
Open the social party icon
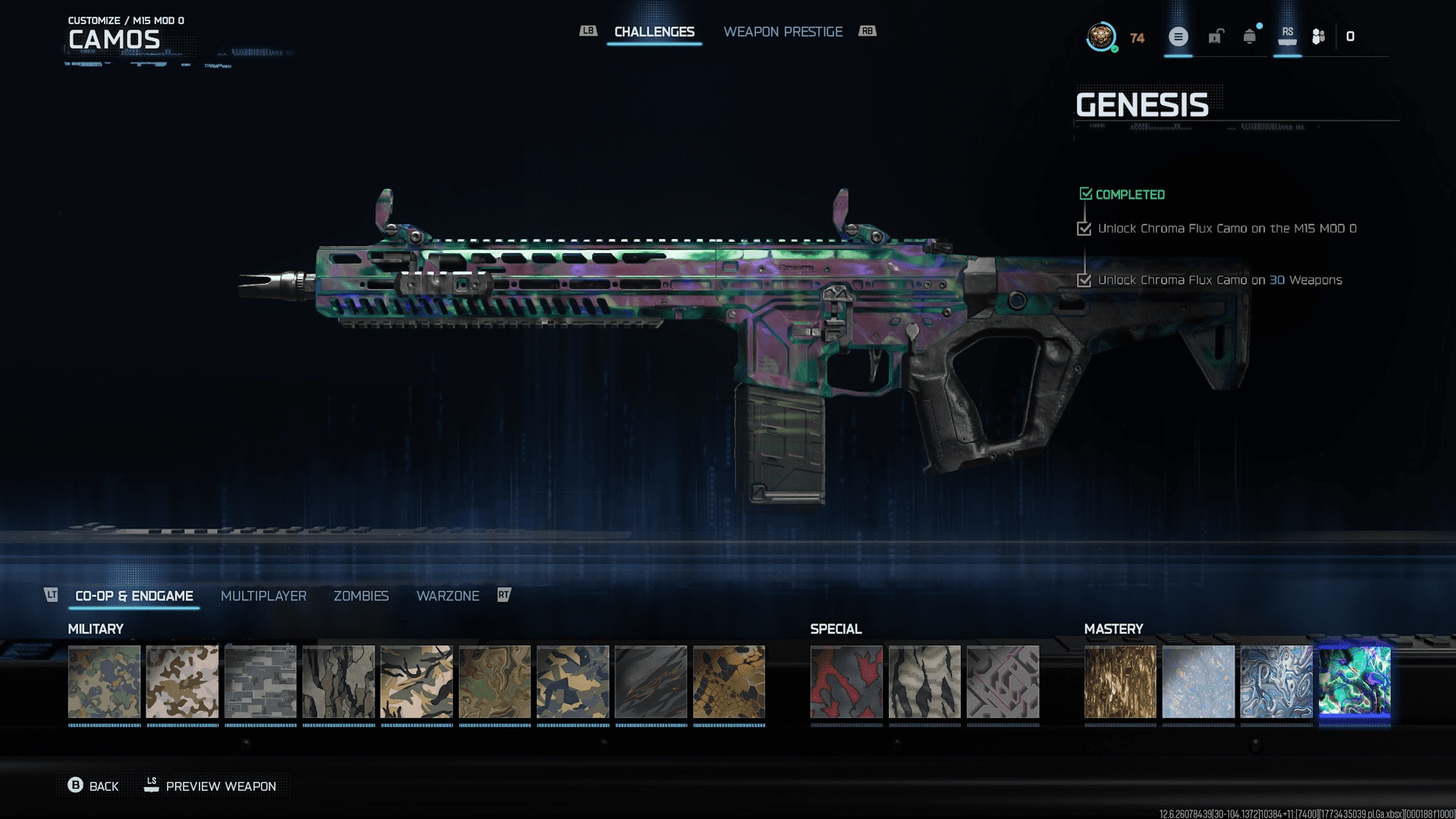click(1319, 36)
